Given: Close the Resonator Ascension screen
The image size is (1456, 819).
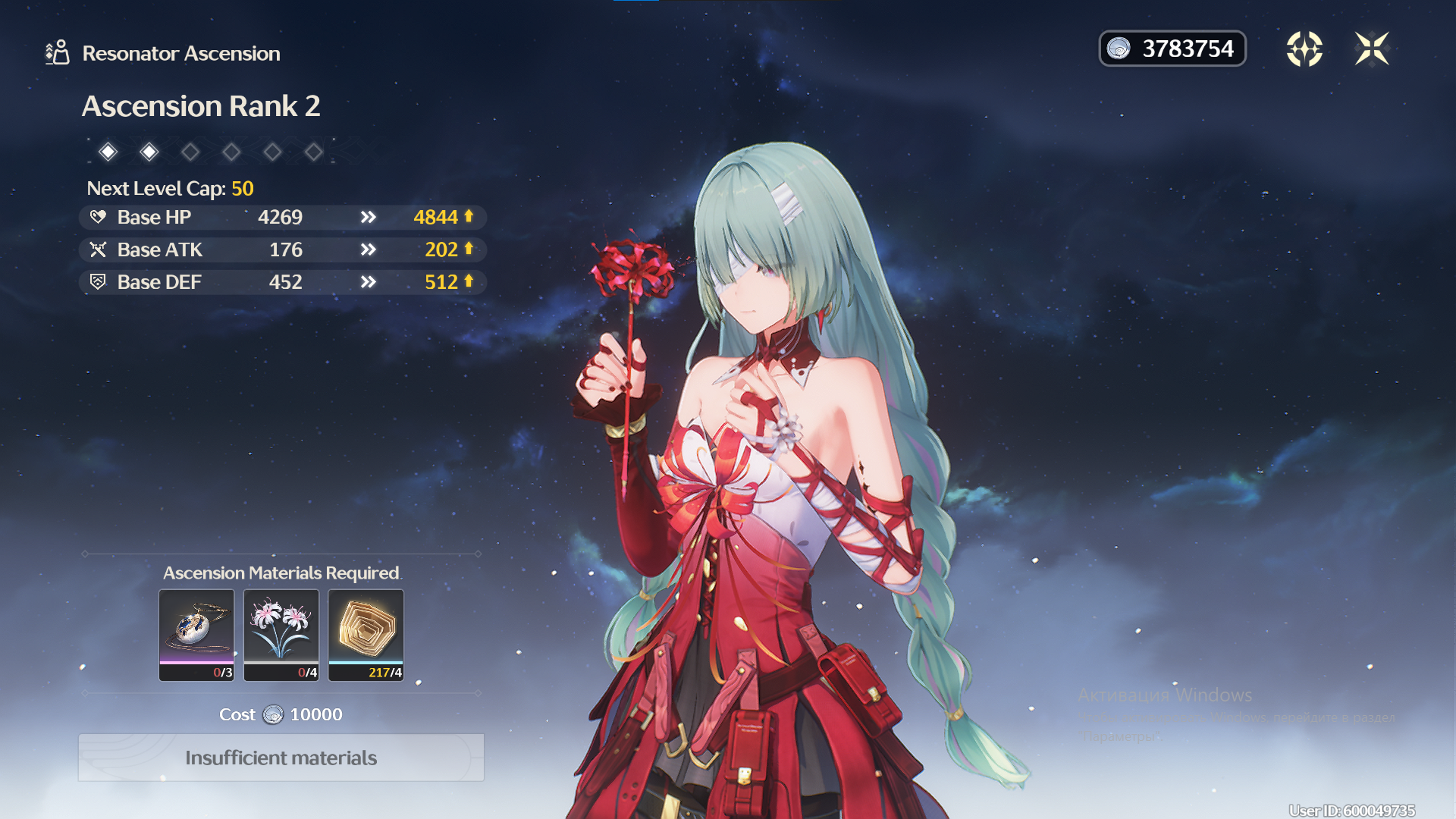Looking at the screenshot, I should click(x=1371, y=49).
